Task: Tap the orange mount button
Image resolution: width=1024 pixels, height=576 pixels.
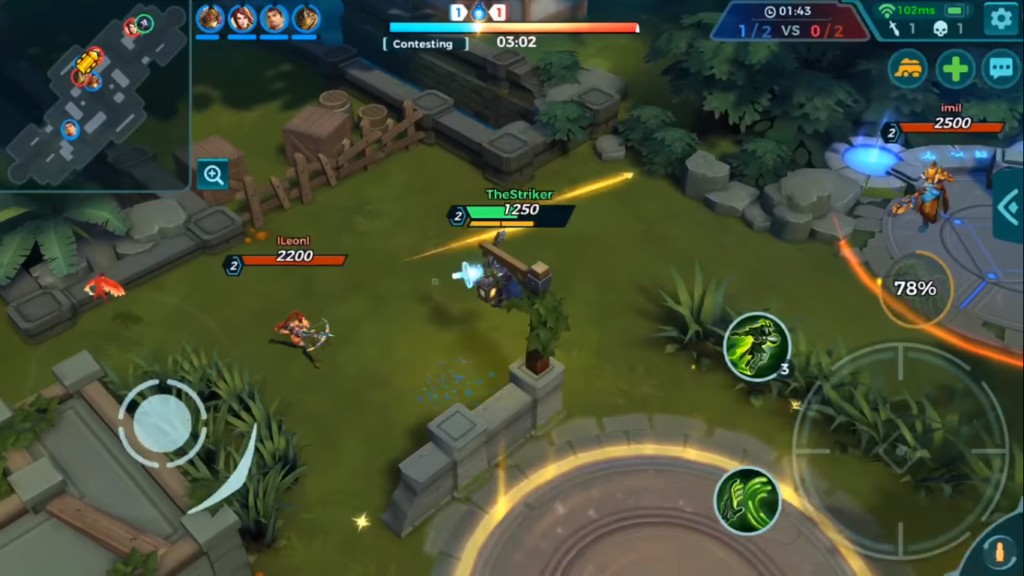Action: [x=908, y=69]
